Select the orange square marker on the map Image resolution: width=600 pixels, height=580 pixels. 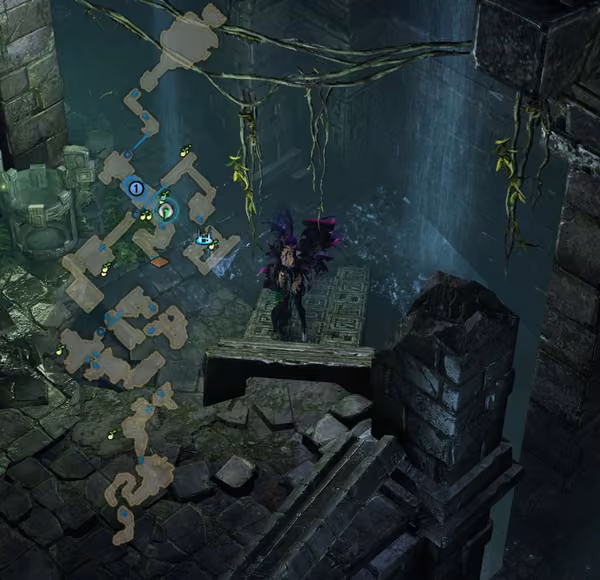tap(160, 262)
